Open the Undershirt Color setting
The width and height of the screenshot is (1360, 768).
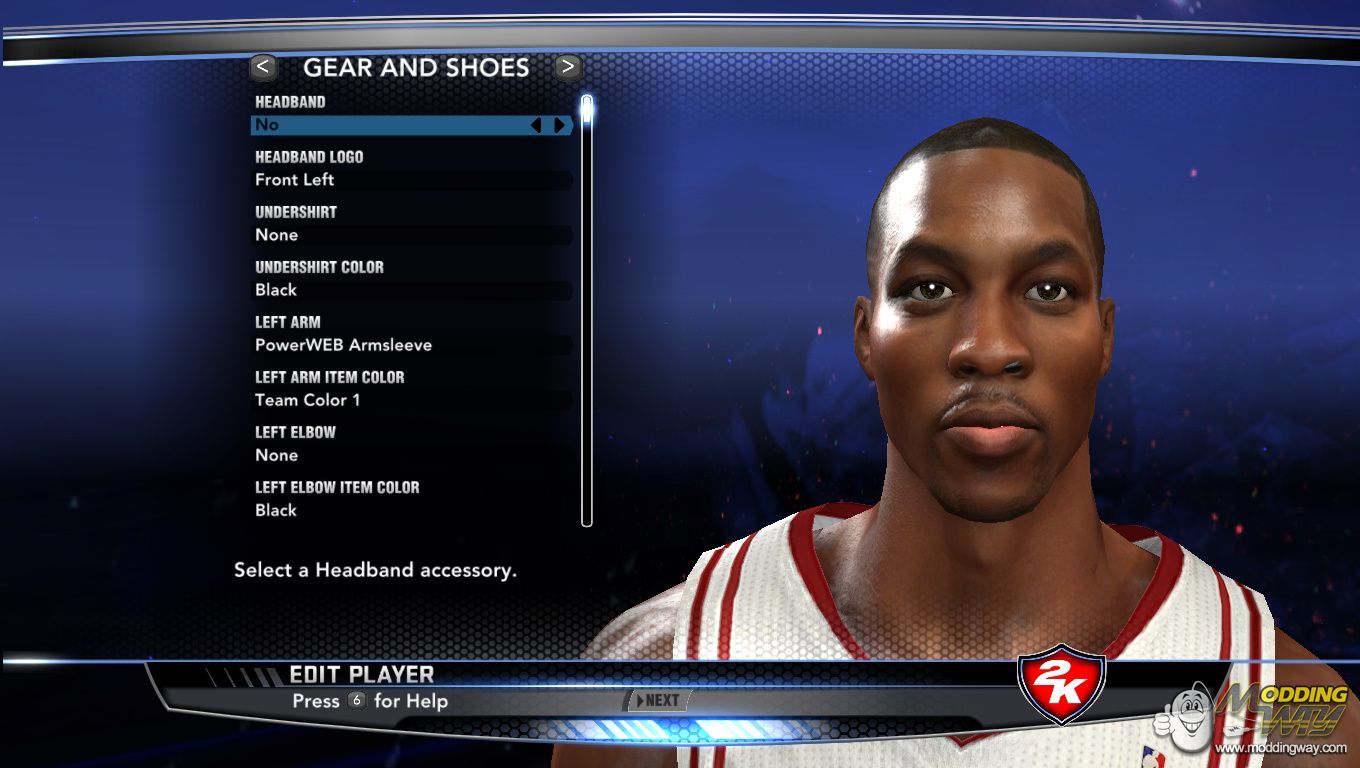(410, 290)
